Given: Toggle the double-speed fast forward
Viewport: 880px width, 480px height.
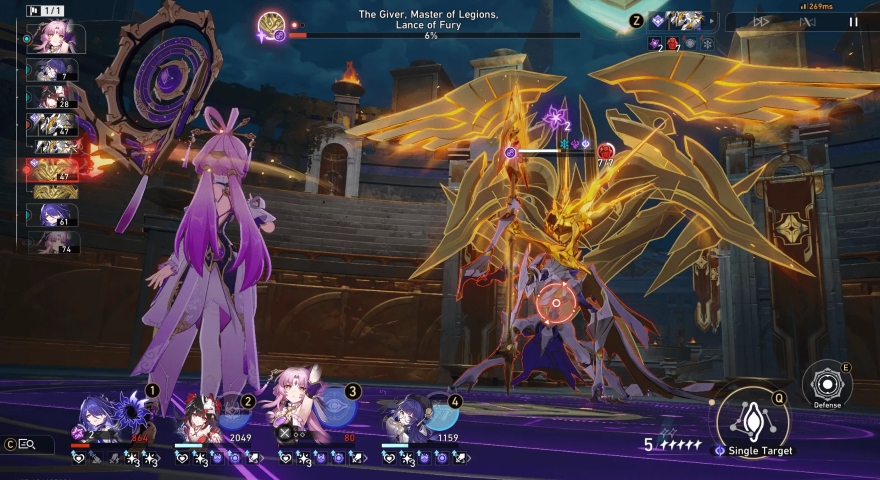Looking at the screenshot, I should coord(762,21).
